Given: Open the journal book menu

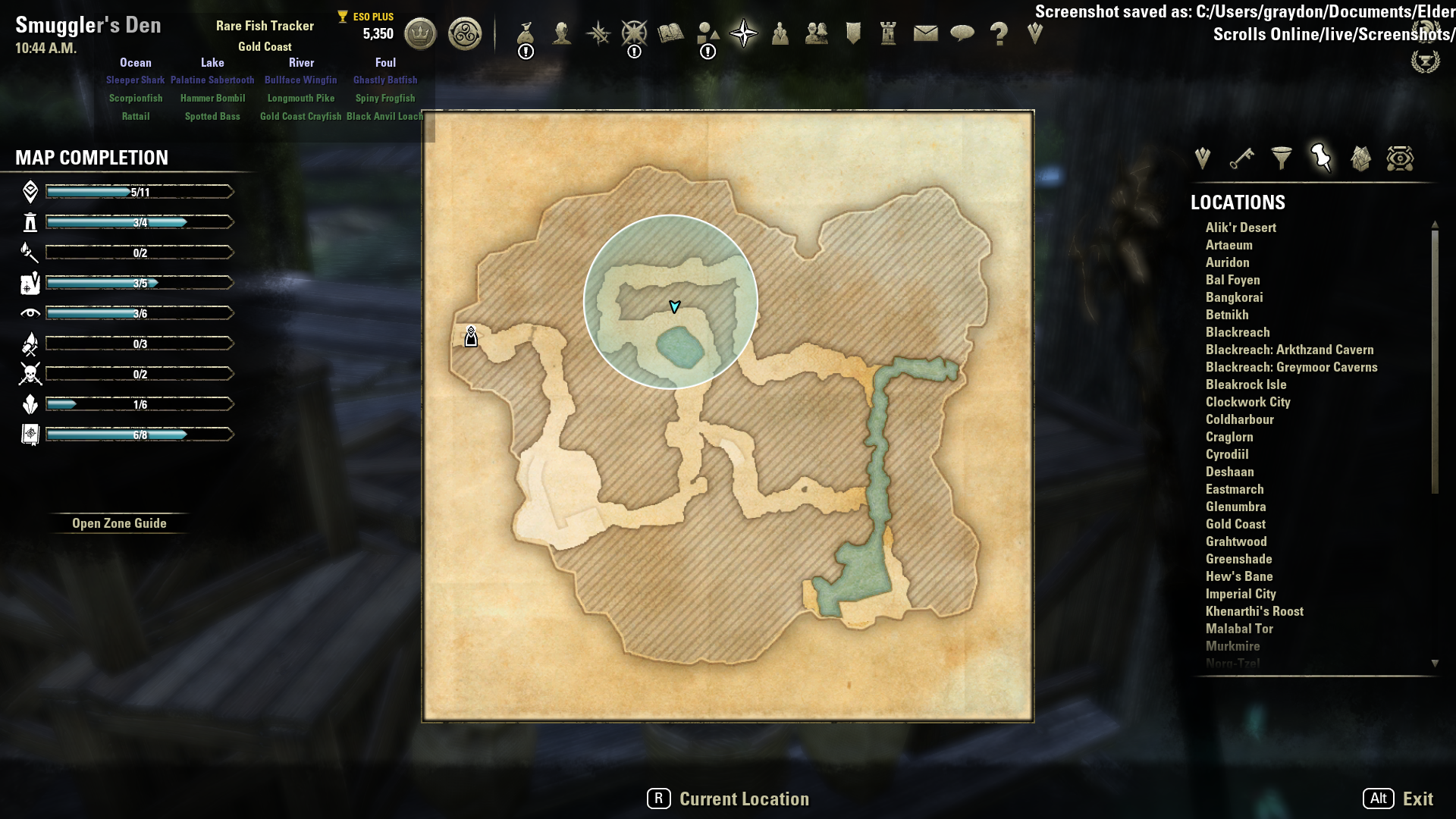Looking at the screenshot, I should coord(671,34).
